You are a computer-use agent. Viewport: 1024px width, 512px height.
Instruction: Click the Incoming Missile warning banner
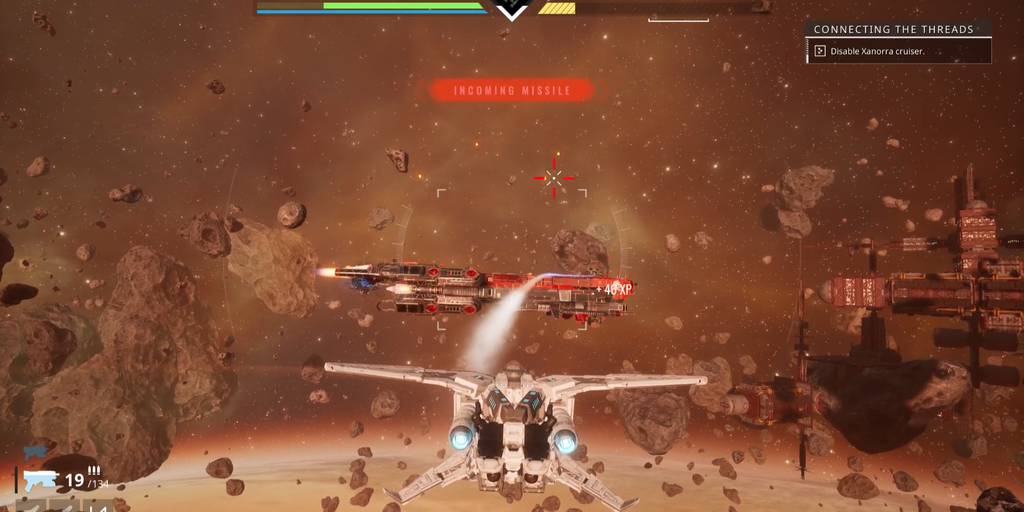pyautogui.click(x=512, y=91)
